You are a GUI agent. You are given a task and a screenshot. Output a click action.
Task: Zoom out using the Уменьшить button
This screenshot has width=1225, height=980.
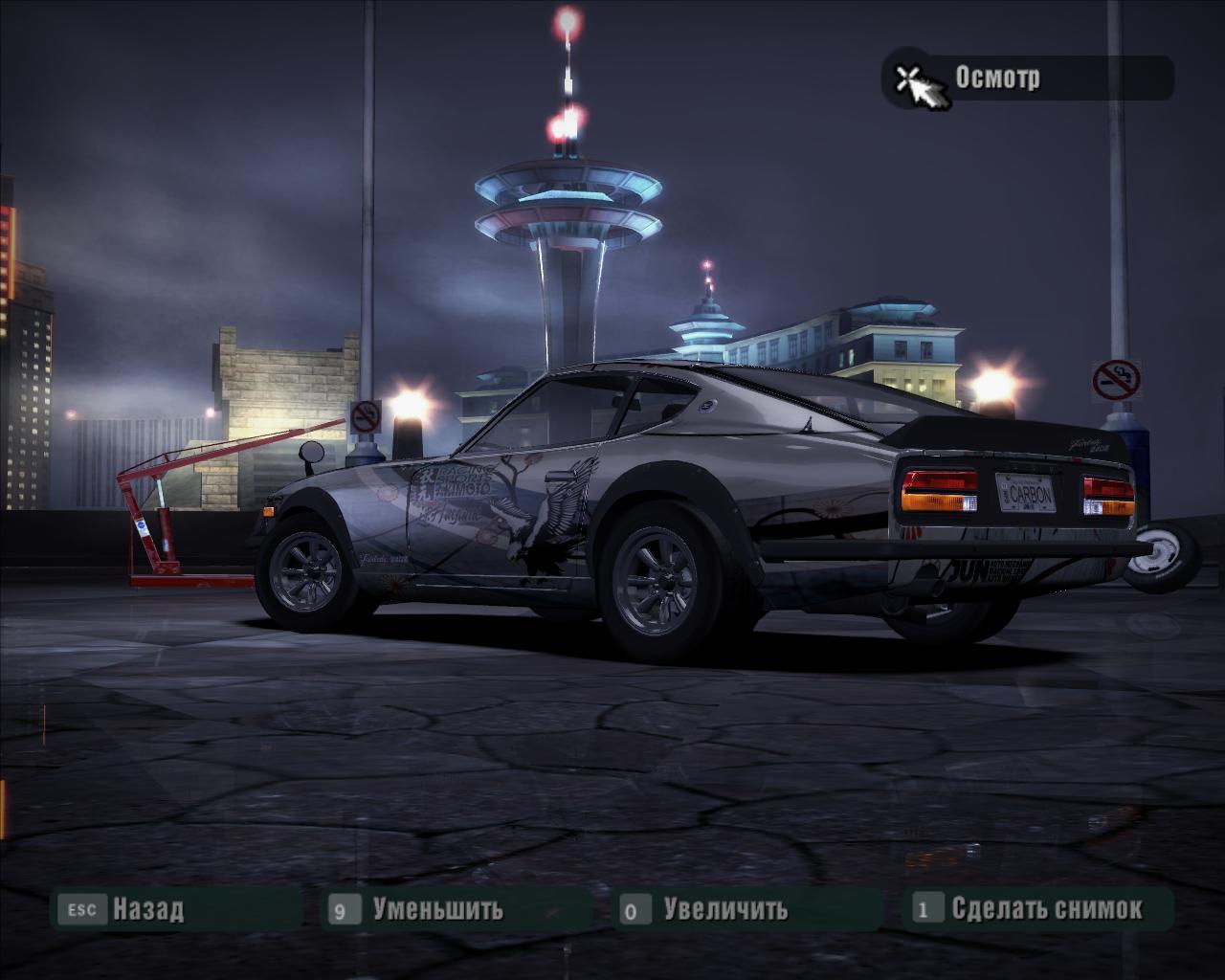(436, 908)
